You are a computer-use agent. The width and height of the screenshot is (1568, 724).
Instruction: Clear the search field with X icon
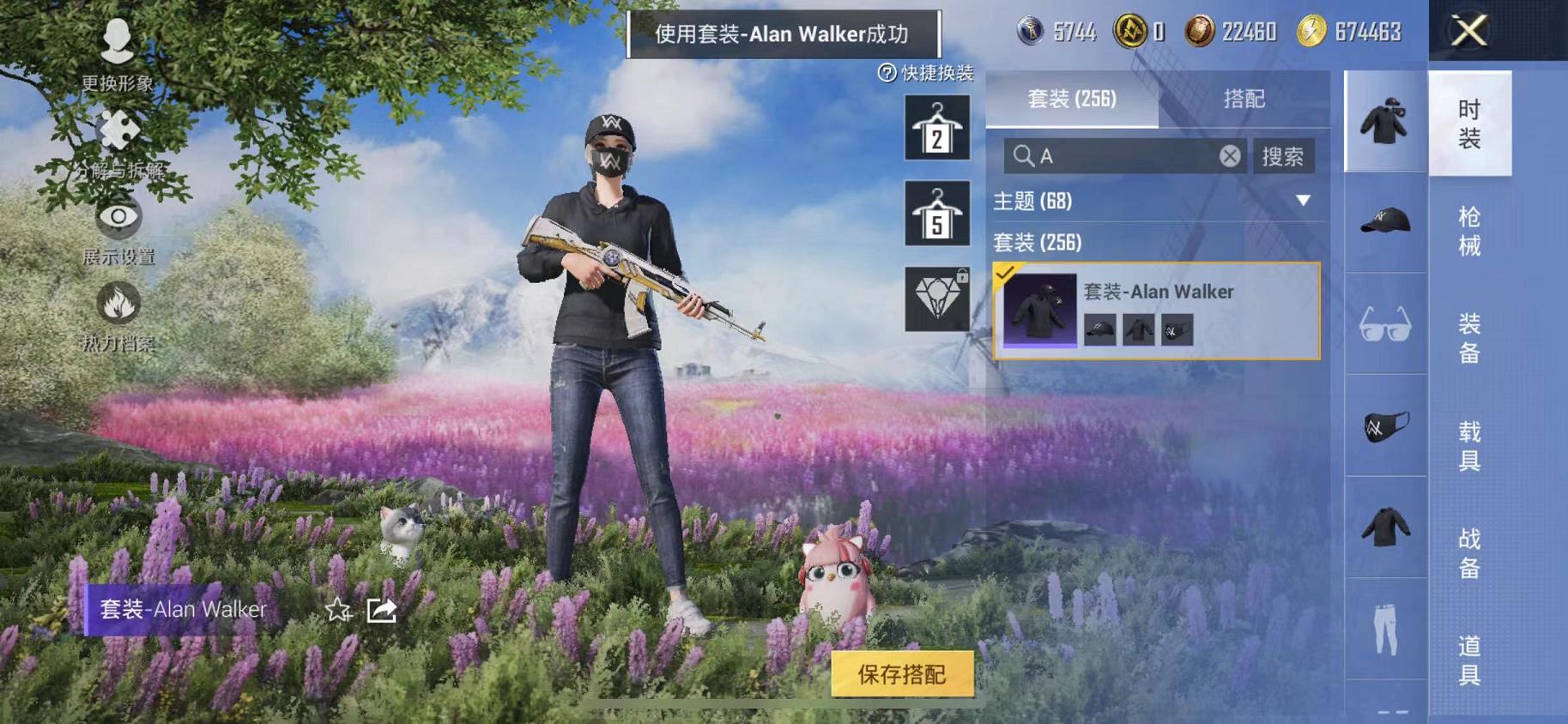pos(1231,156)
